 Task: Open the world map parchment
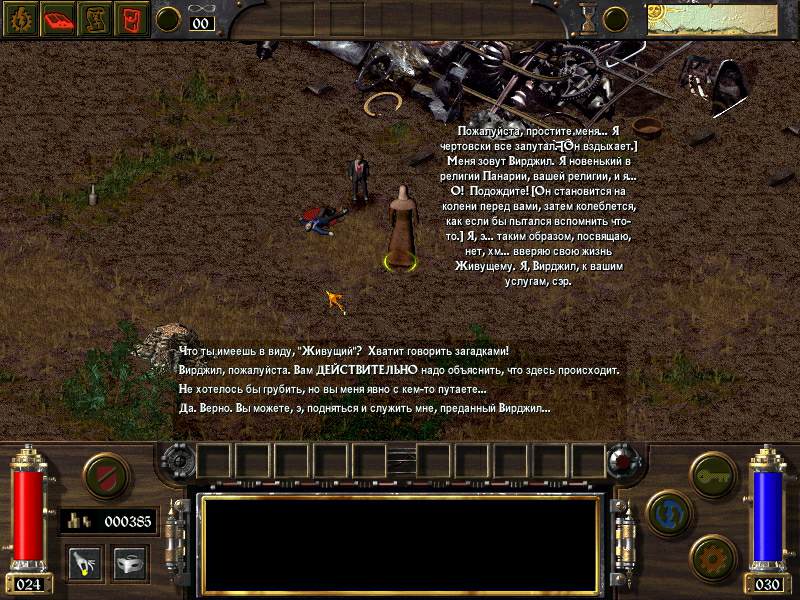pyautogui.click(x=711, y=20)
